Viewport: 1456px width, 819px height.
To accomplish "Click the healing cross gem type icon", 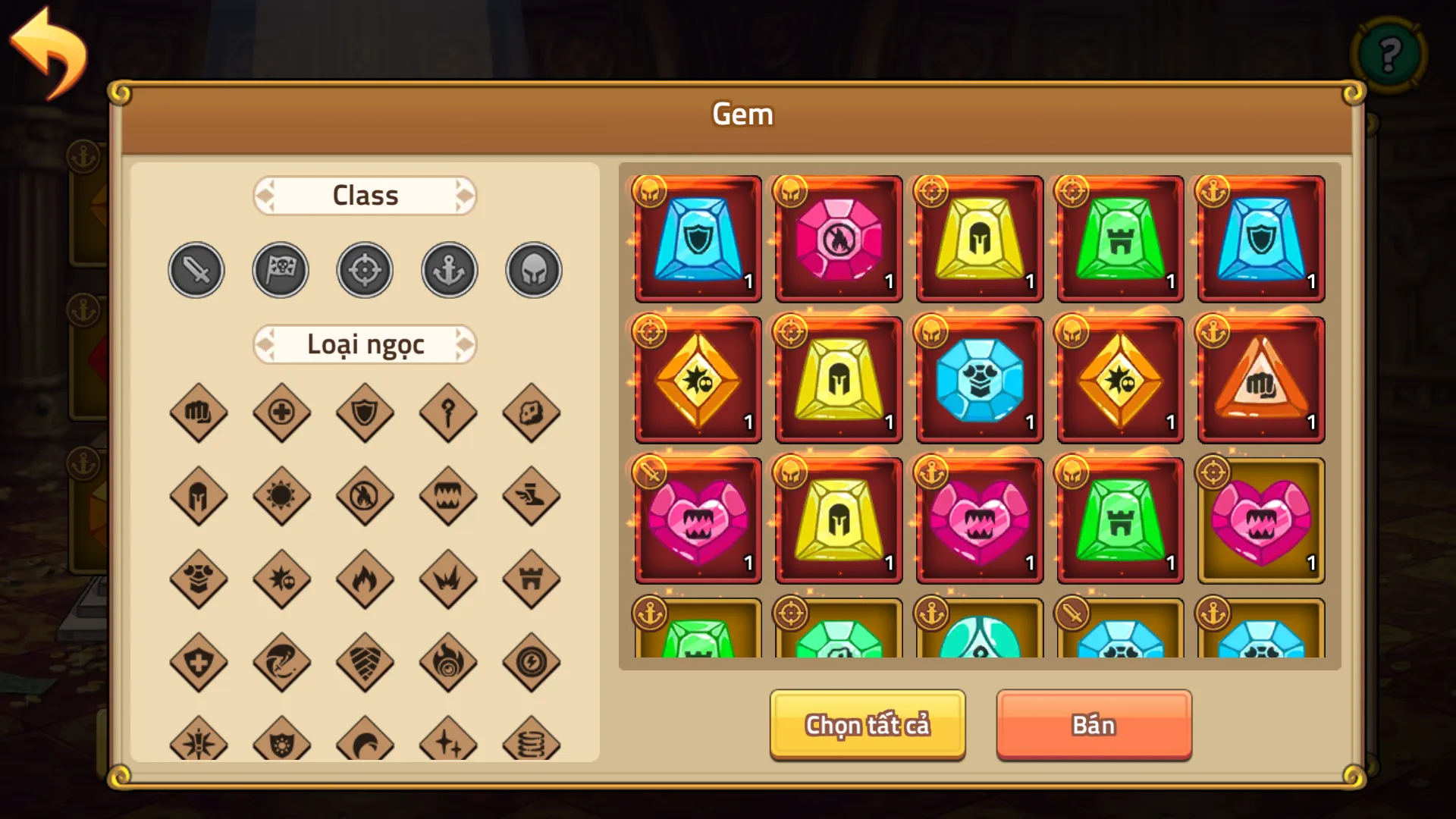I will coord(281,413).
